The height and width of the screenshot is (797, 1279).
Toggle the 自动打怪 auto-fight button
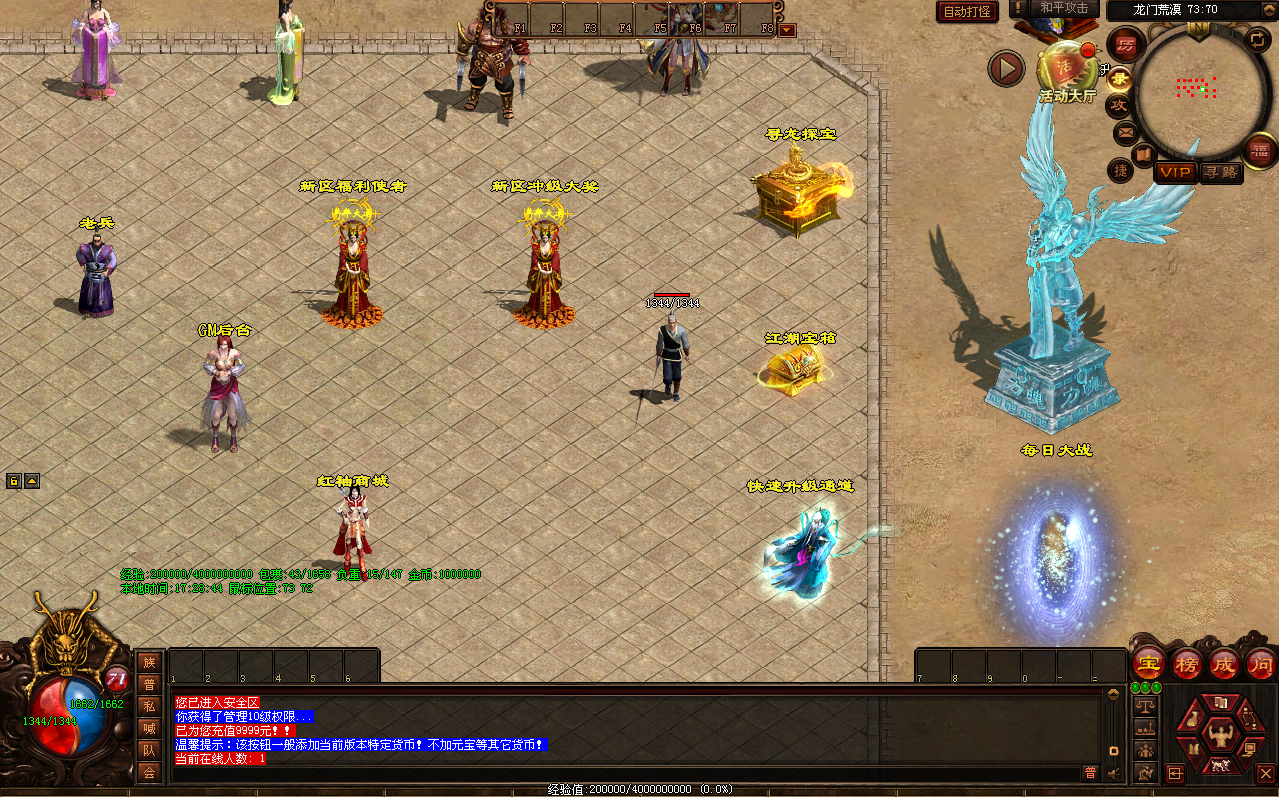967,11
